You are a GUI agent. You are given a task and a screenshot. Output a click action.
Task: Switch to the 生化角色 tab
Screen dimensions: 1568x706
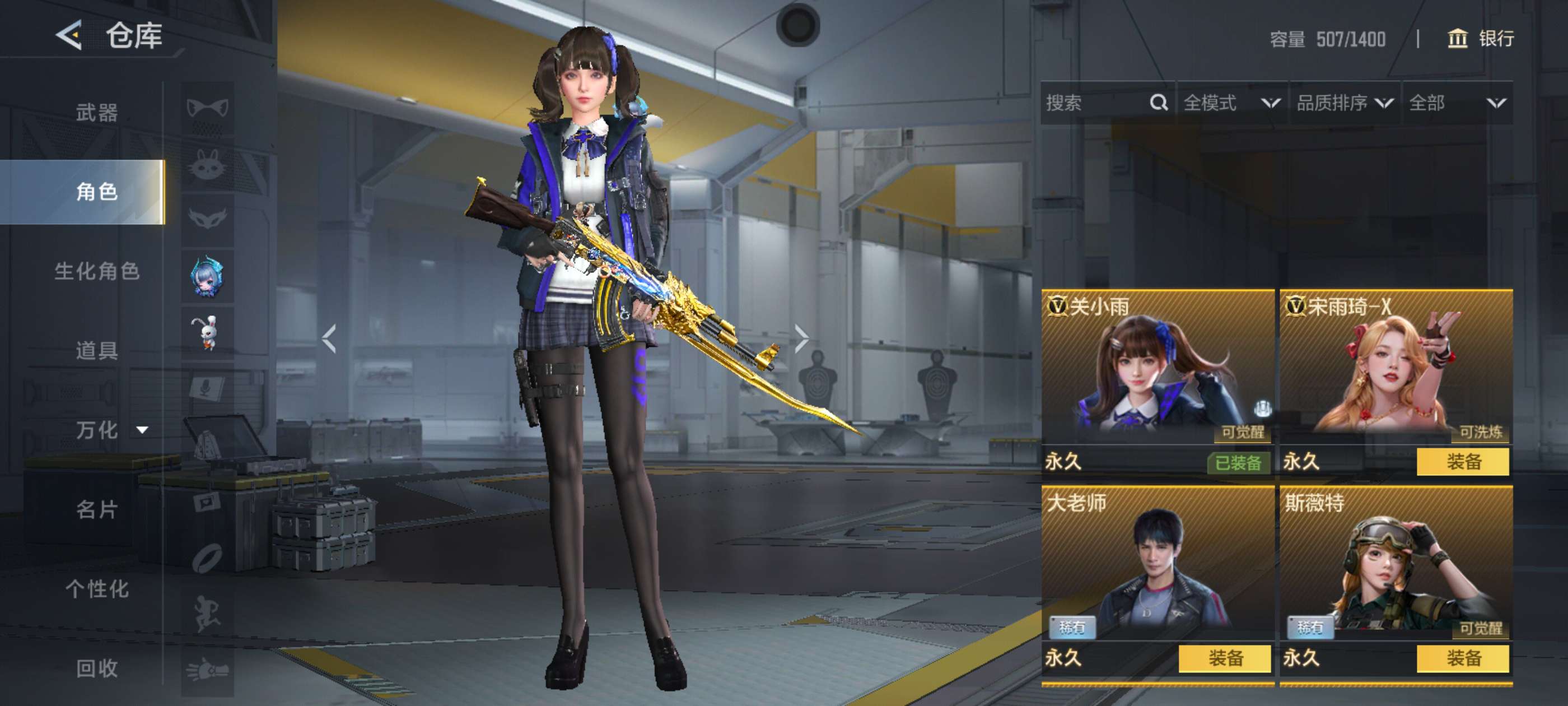[97, 271]
